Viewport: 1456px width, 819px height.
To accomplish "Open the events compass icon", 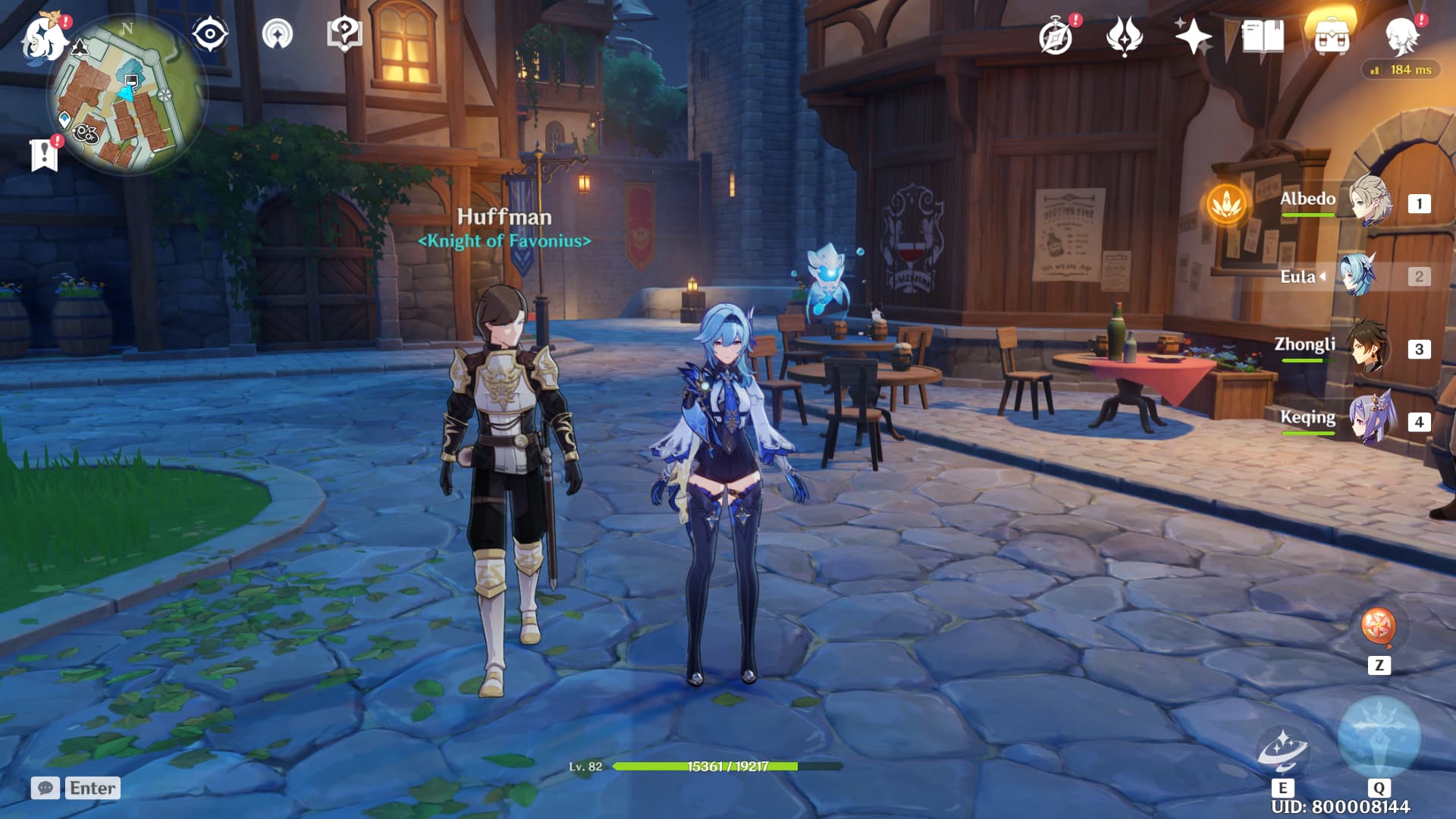I will click(1056, 36).
